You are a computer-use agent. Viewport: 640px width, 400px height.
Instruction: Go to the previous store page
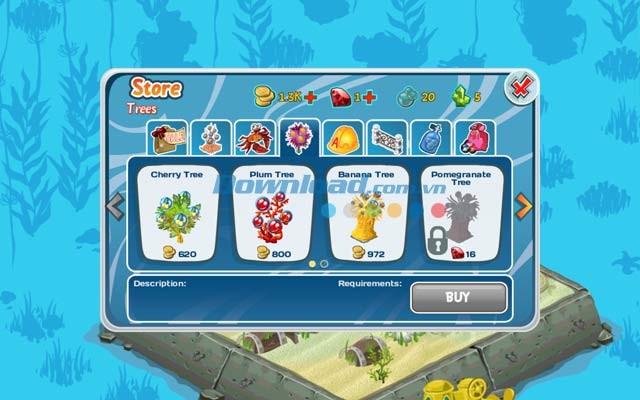coord(114,207)
